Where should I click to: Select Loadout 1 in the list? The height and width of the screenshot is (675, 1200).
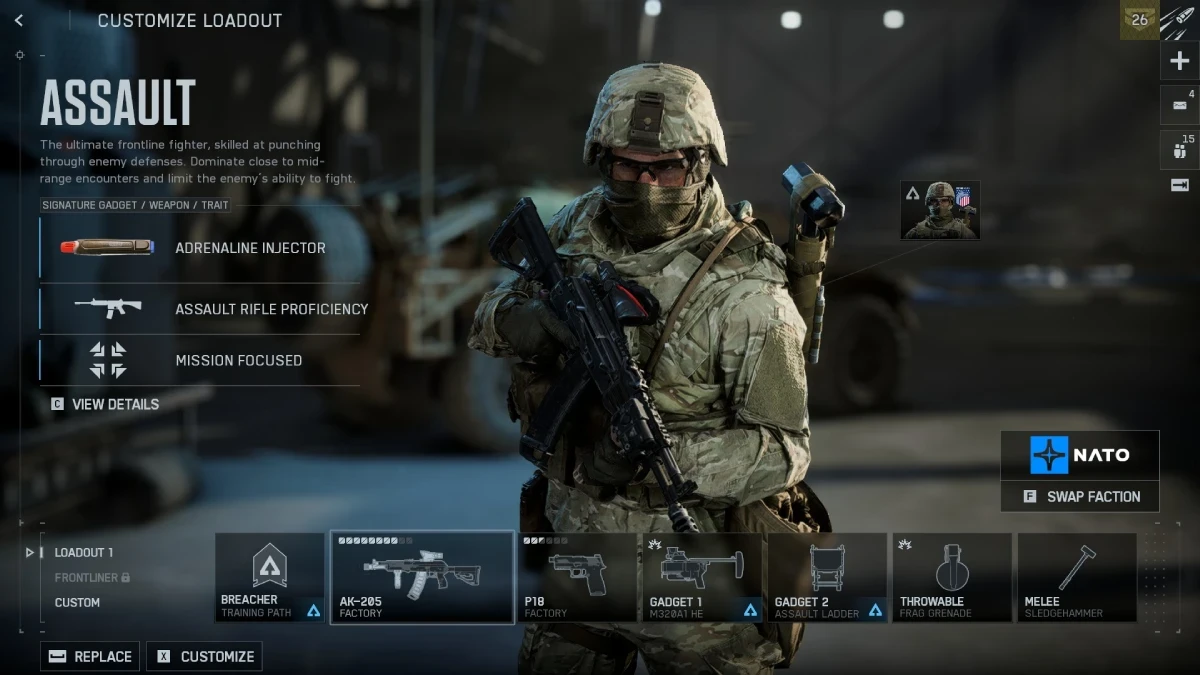[x=83, y=552]
